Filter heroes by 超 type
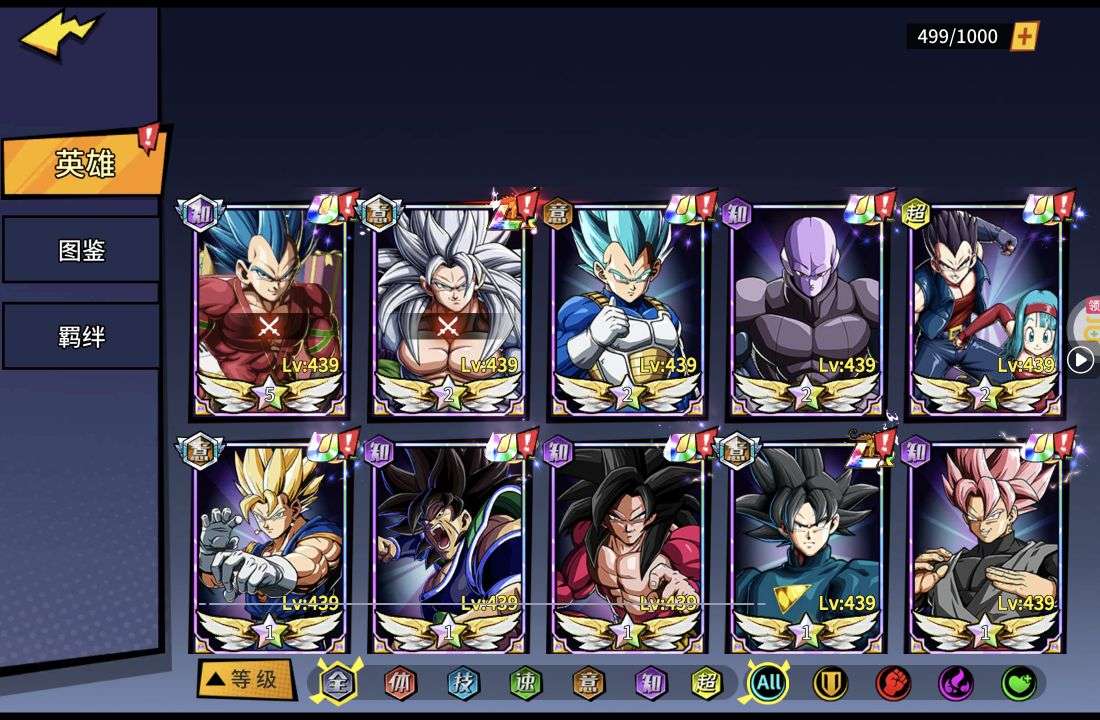 pyautogui.click(x=707, y=684)
